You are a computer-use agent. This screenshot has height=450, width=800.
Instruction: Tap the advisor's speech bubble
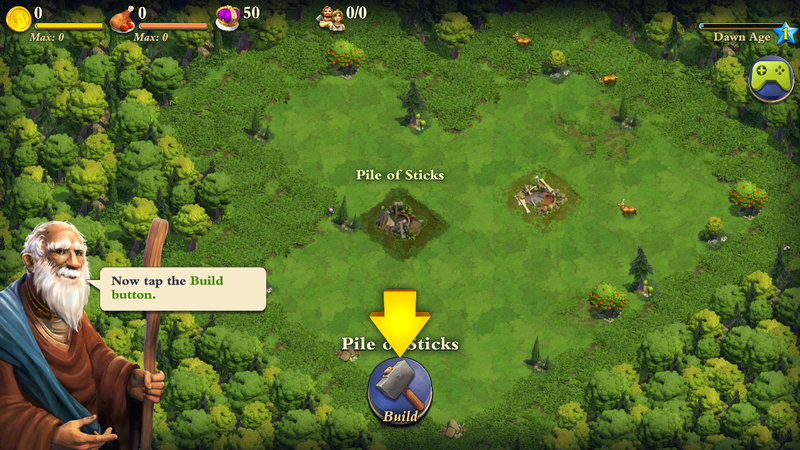tap(181, 288)
